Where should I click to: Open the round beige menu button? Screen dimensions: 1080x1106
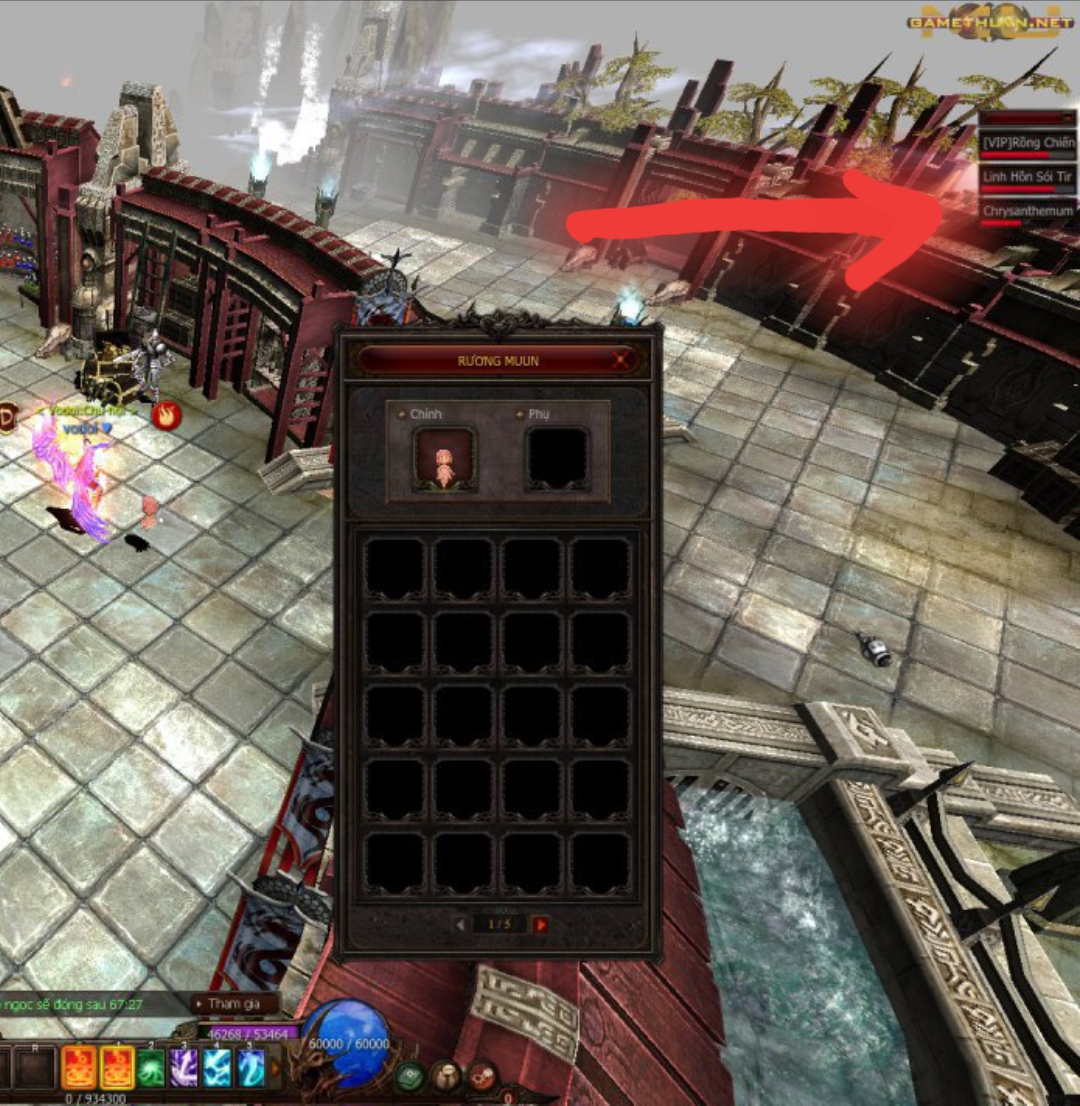pyautogui.click(x=444, y=1076)
